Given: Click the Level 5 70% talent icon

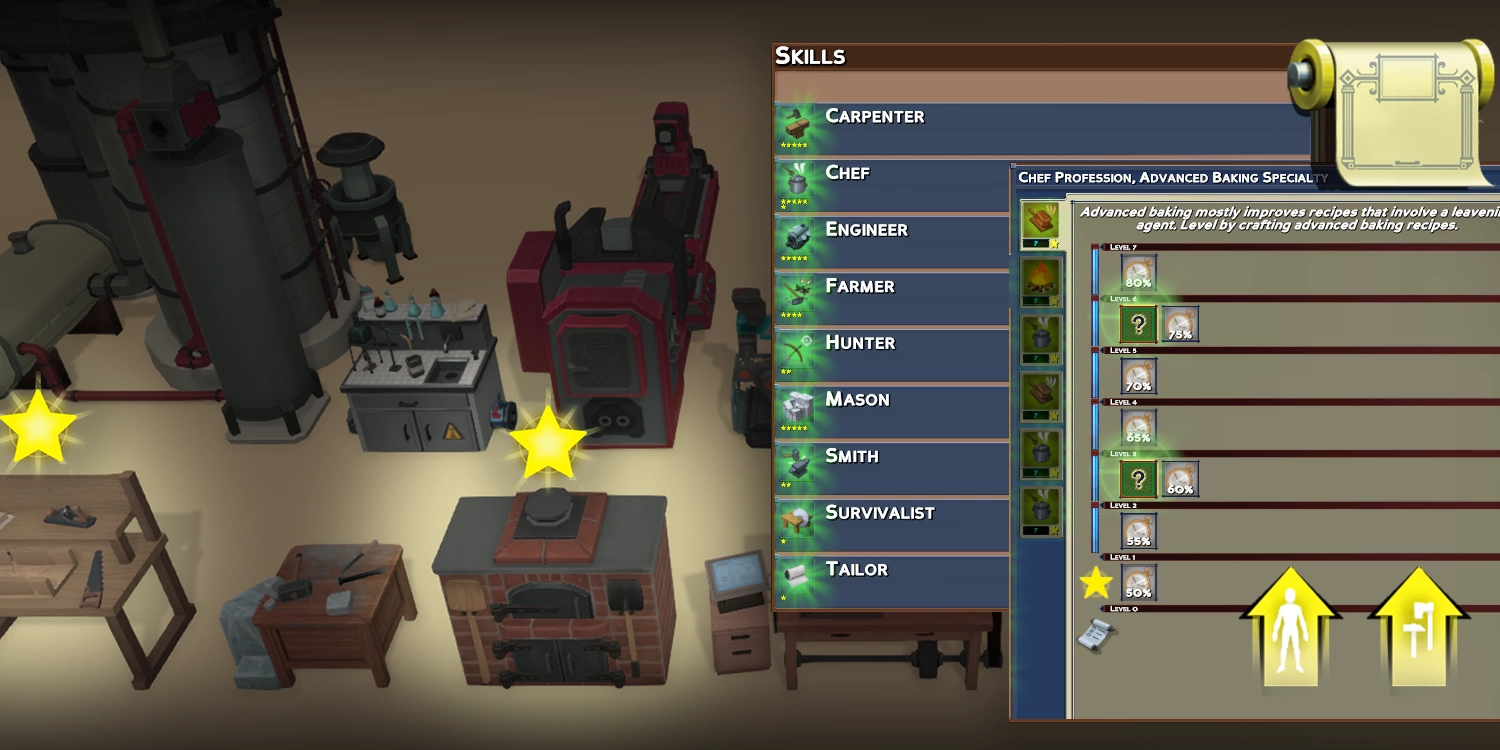Looking at the screenshot, I should pyautogui.click(x=1138, y=376).
